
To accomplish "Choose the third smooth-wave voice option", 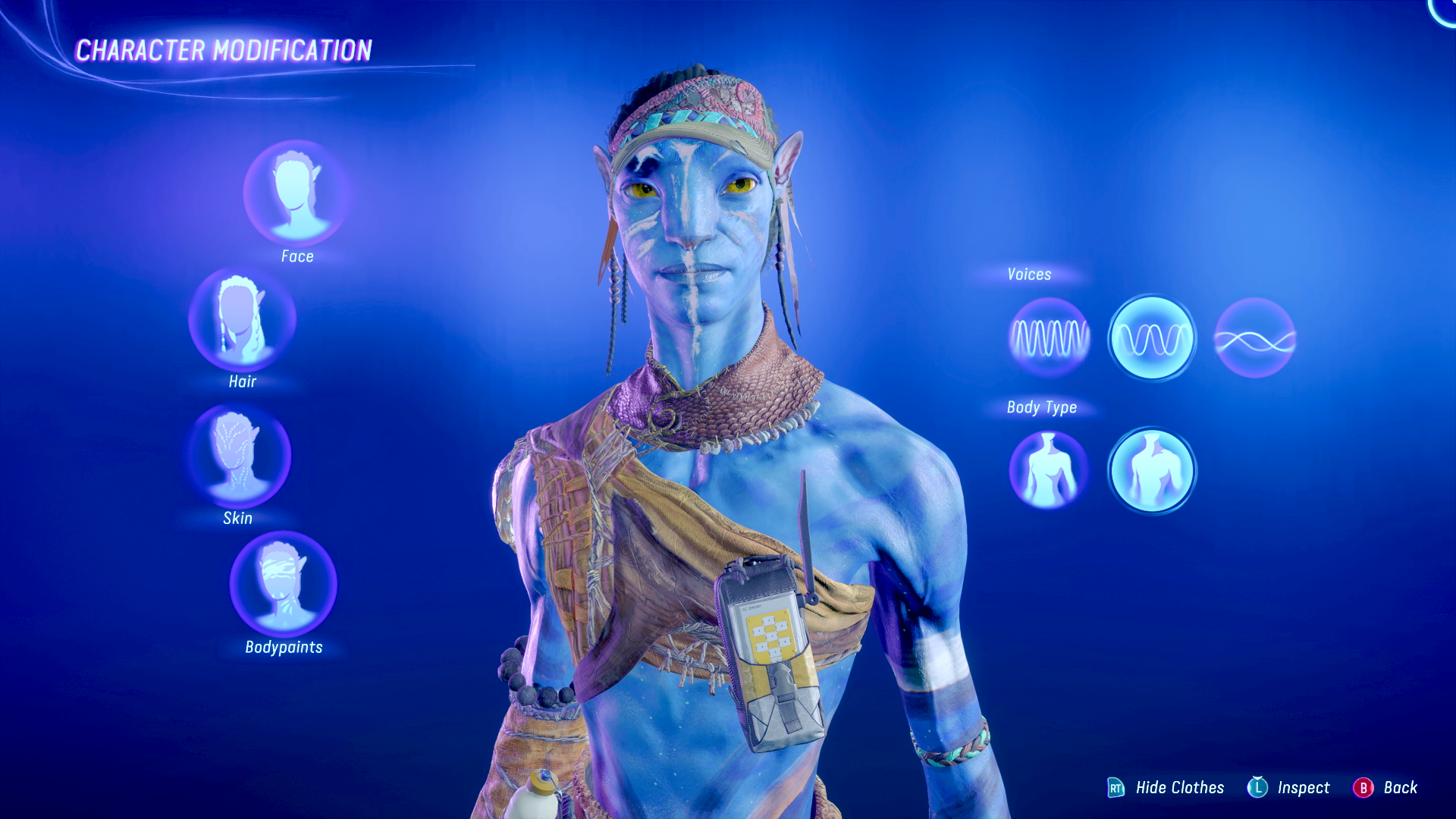I will 1255,339.
